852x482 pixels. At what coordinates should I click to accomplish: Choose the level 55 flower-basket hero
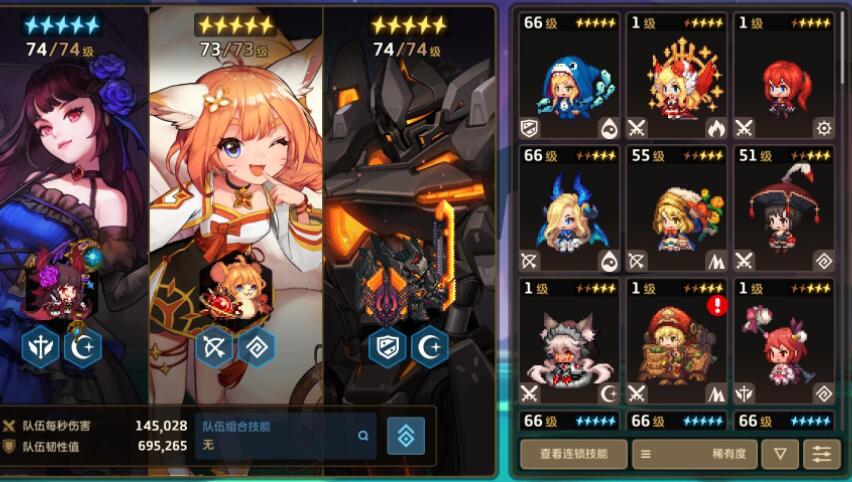[676, 209]
